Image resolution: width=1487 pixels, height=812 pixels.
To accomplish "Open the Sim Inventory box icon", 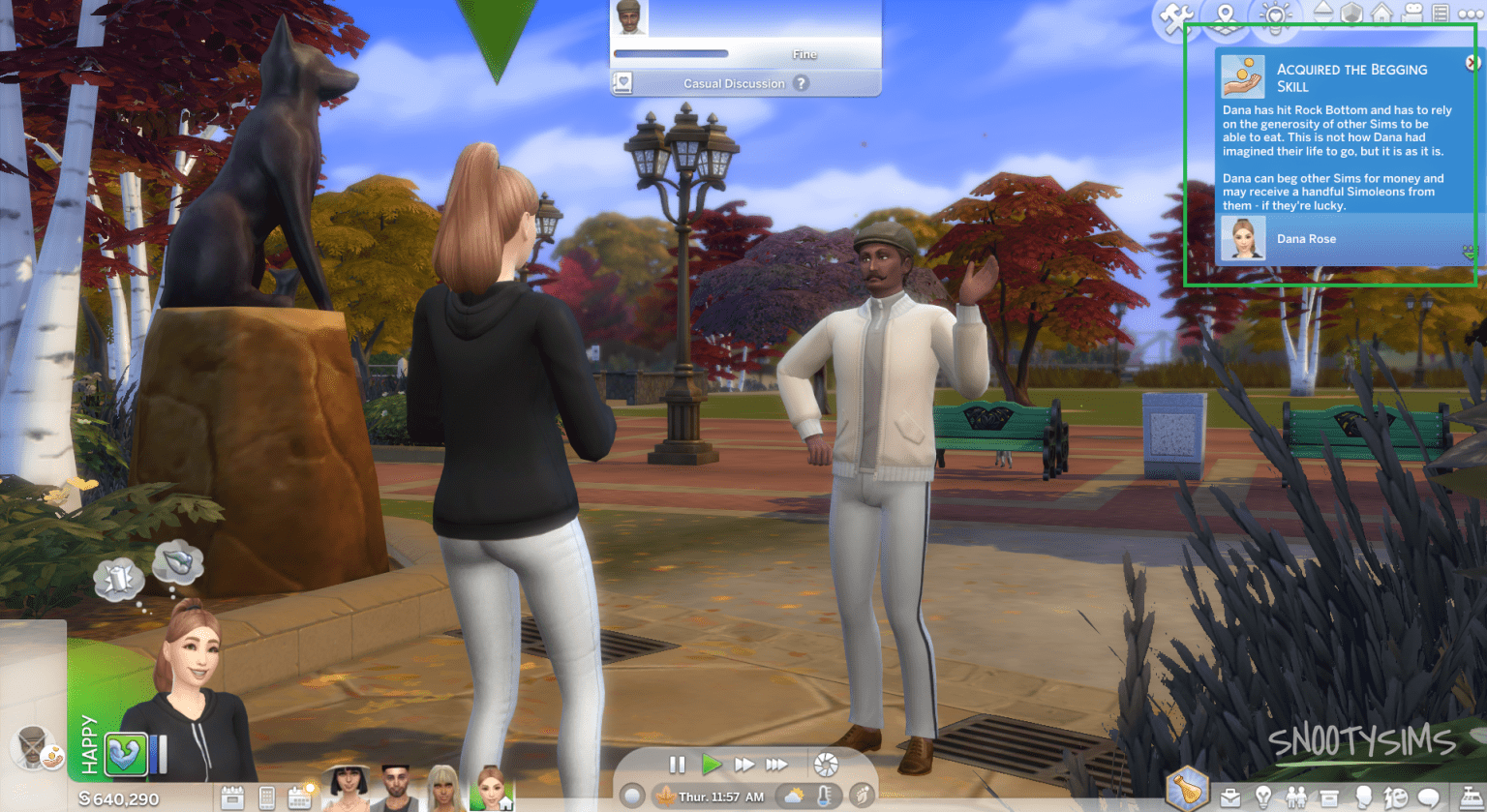I will click(x=1328, y=797).
